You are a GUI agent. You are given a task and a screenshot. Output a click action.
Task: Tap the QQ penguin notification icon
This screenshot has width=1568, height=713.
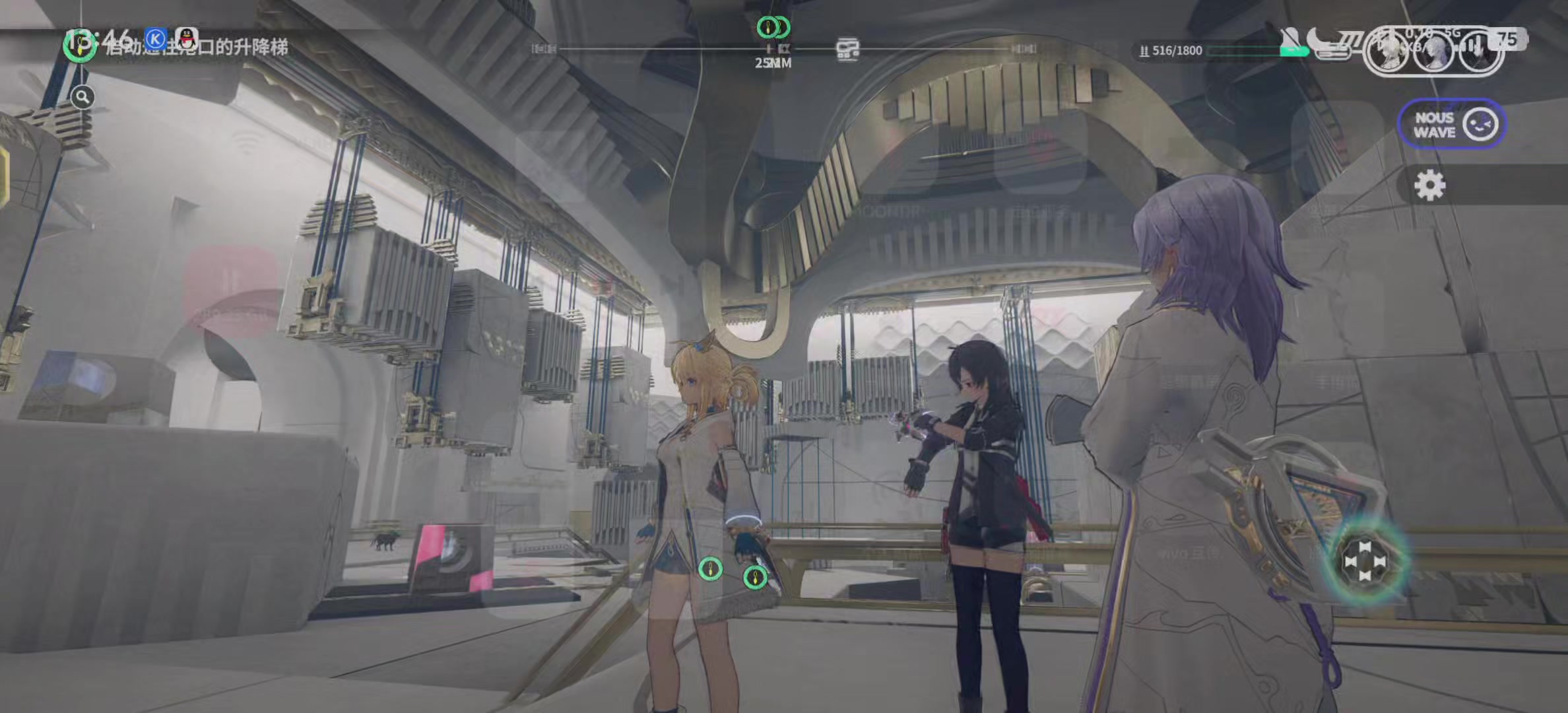187,38
